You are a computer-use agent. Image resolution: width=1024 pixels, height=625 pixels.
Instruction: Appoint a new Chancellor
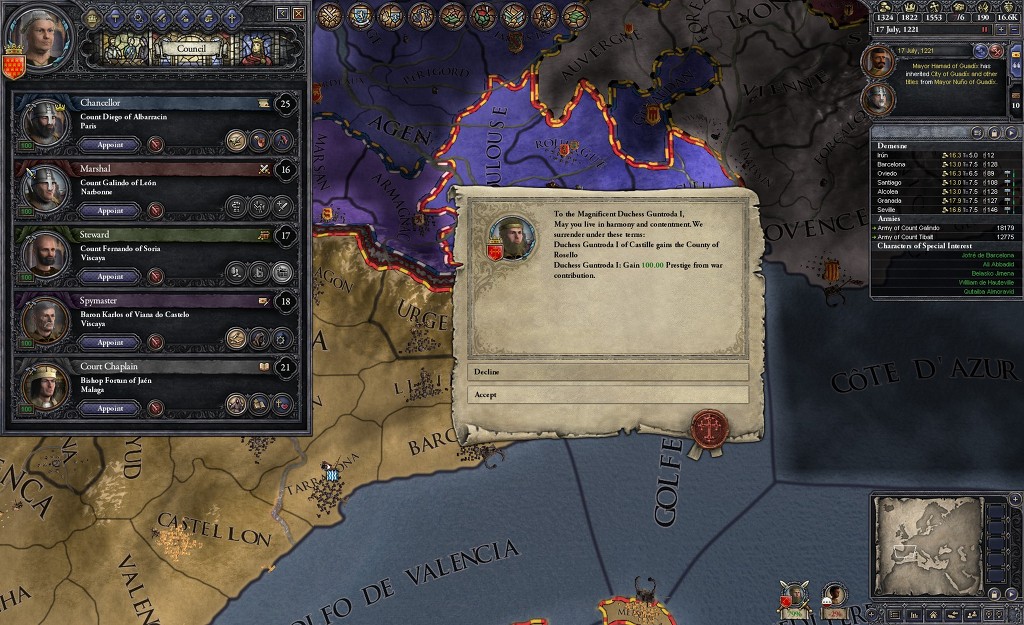tap(111, 144)
